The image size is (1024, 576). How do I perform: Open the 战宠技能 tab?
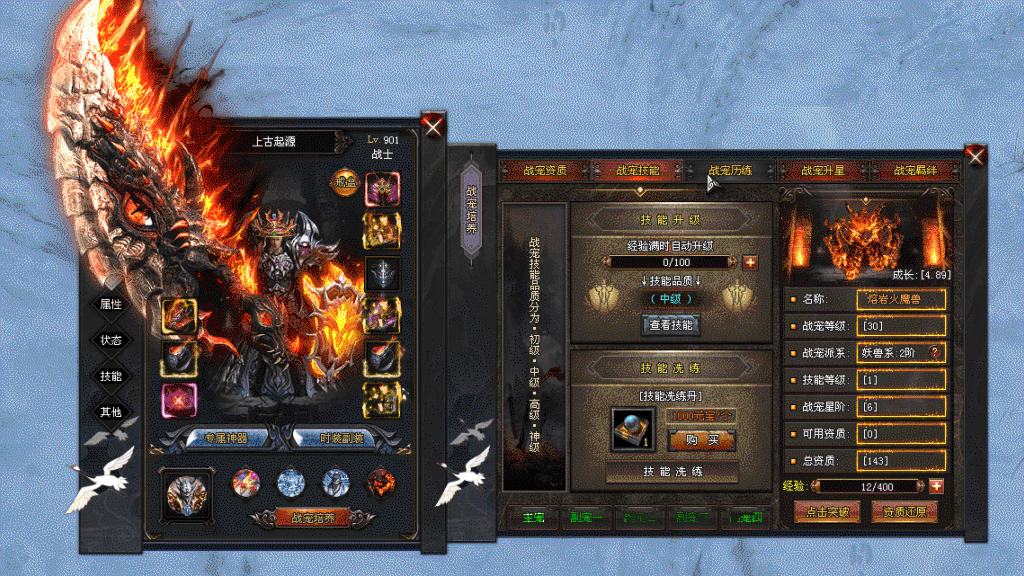(637, 170)
